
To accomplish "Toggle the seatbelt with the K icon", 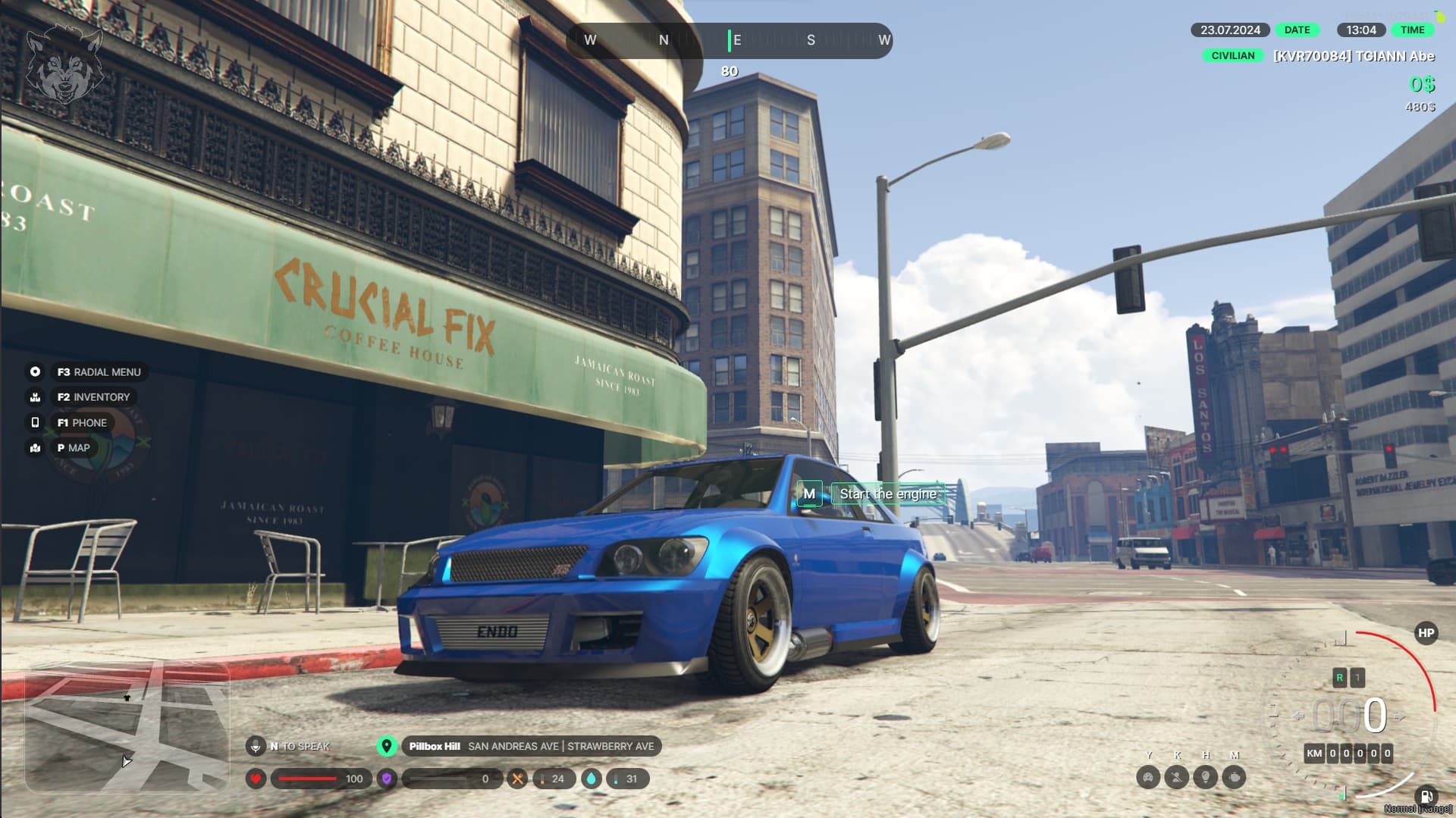I will tap(1176, 778).
